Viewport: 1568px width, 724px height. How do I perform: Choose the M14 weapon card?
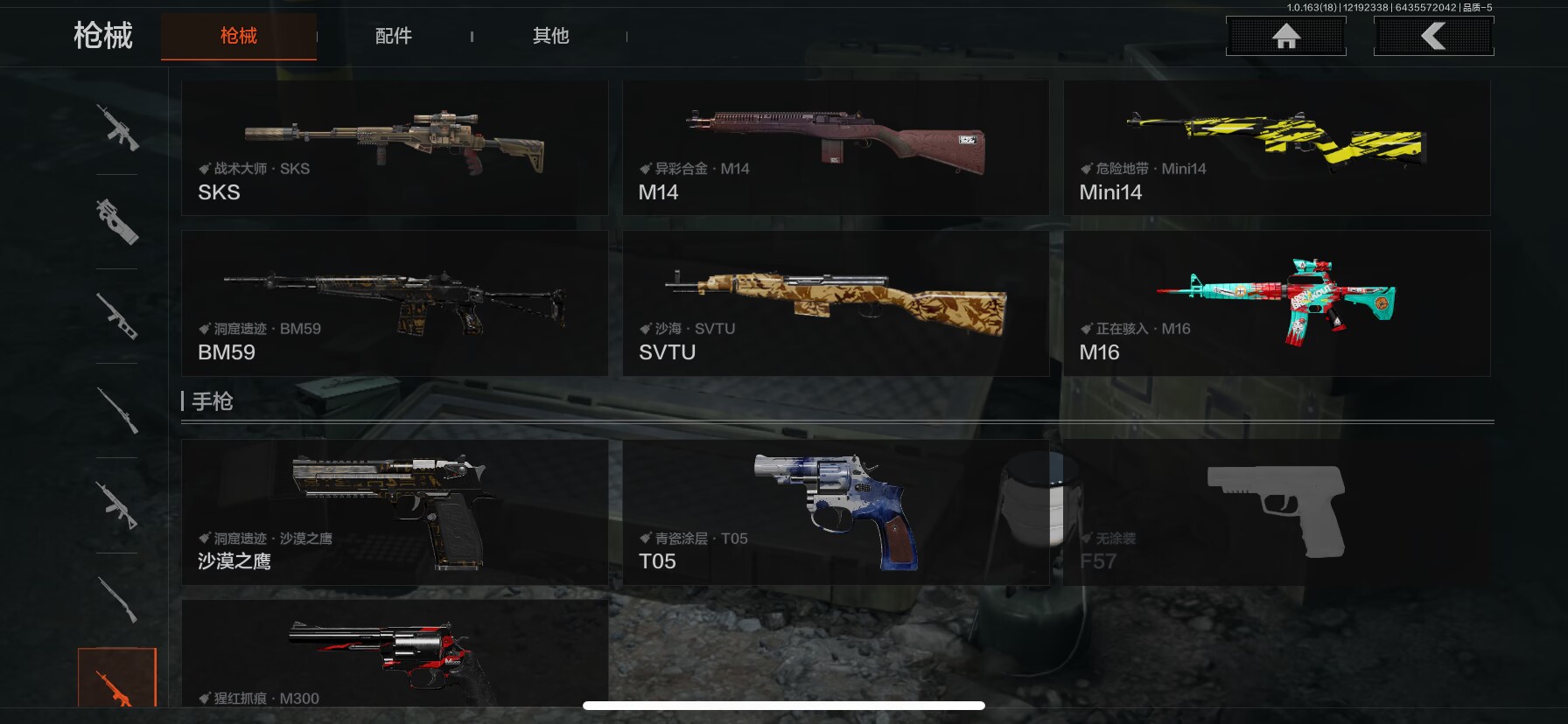coord(835,148)
